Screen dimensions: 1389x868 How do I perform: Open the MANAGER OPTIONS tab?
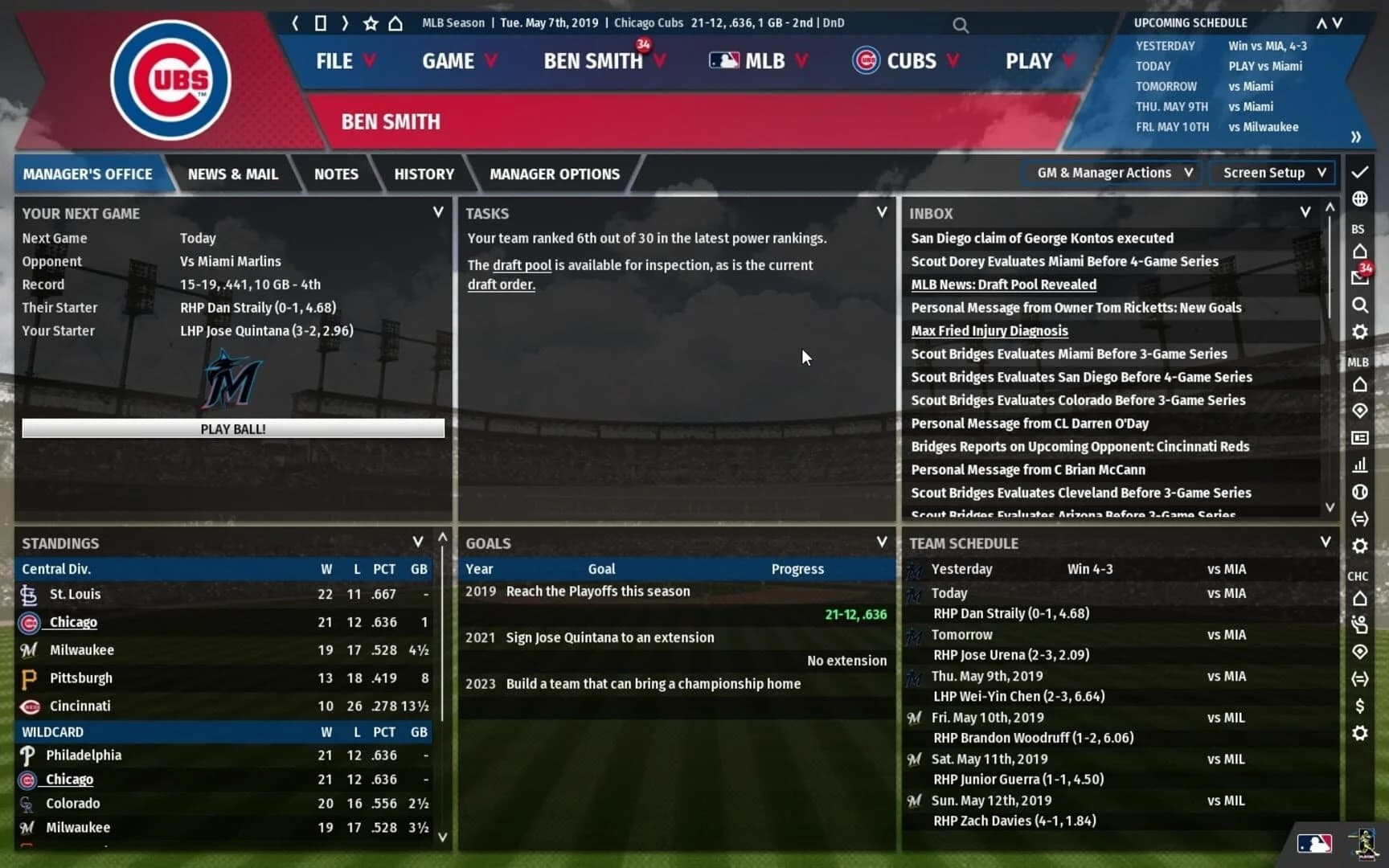[554, 174]
